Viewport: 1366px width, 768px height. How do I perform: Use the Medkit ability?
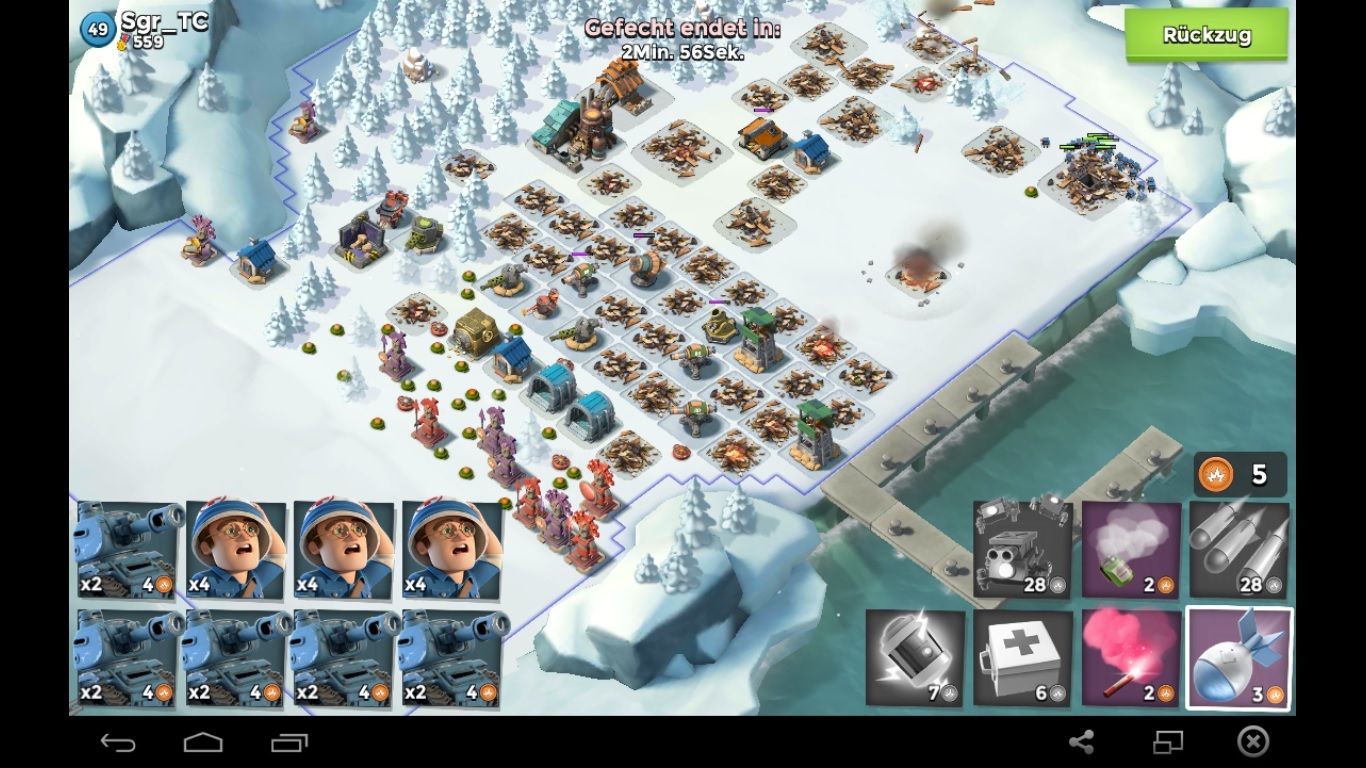pos(1022,658)
